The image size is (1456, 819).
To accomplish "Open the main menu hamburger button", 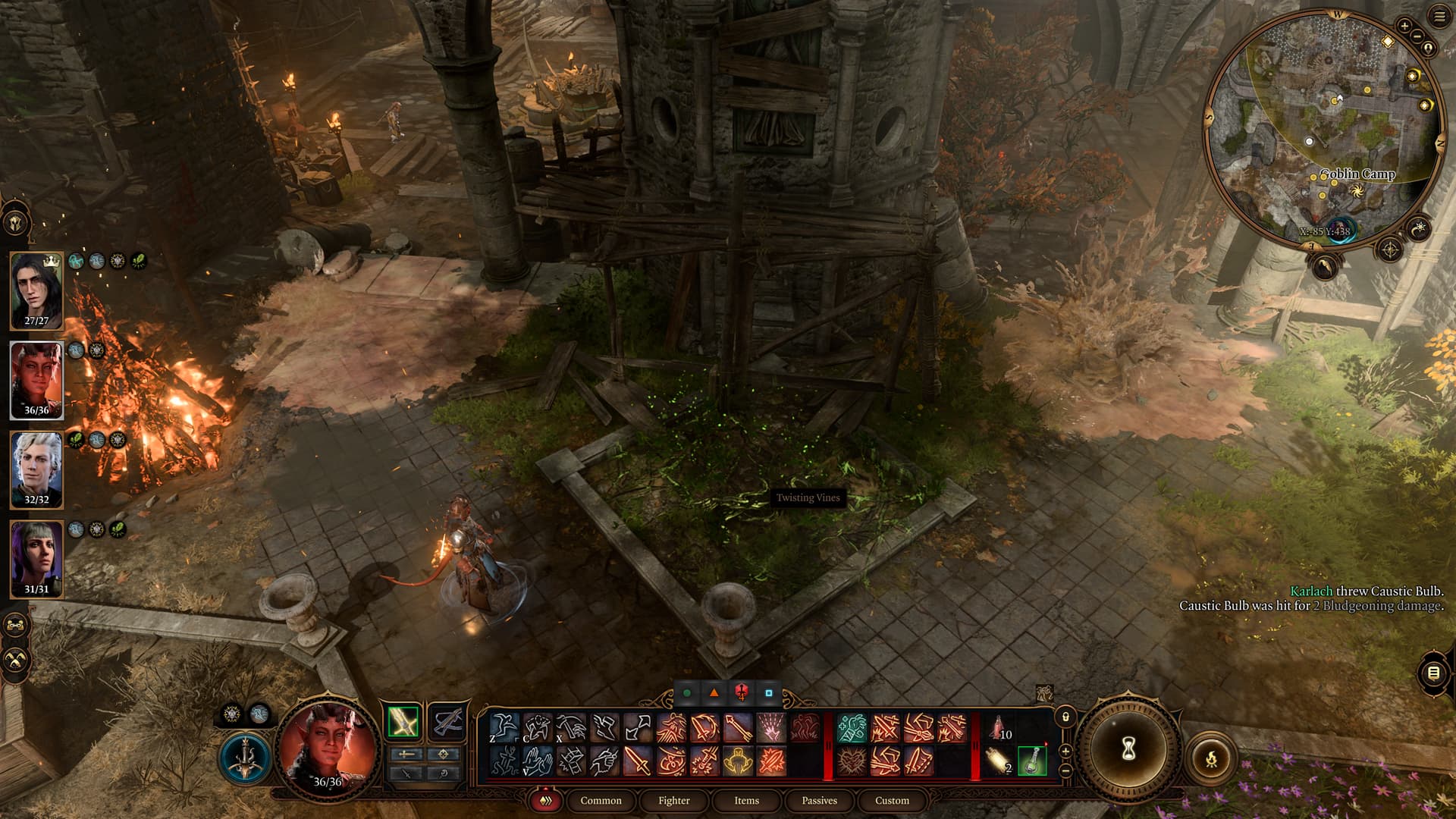I will pos(1439,16).
